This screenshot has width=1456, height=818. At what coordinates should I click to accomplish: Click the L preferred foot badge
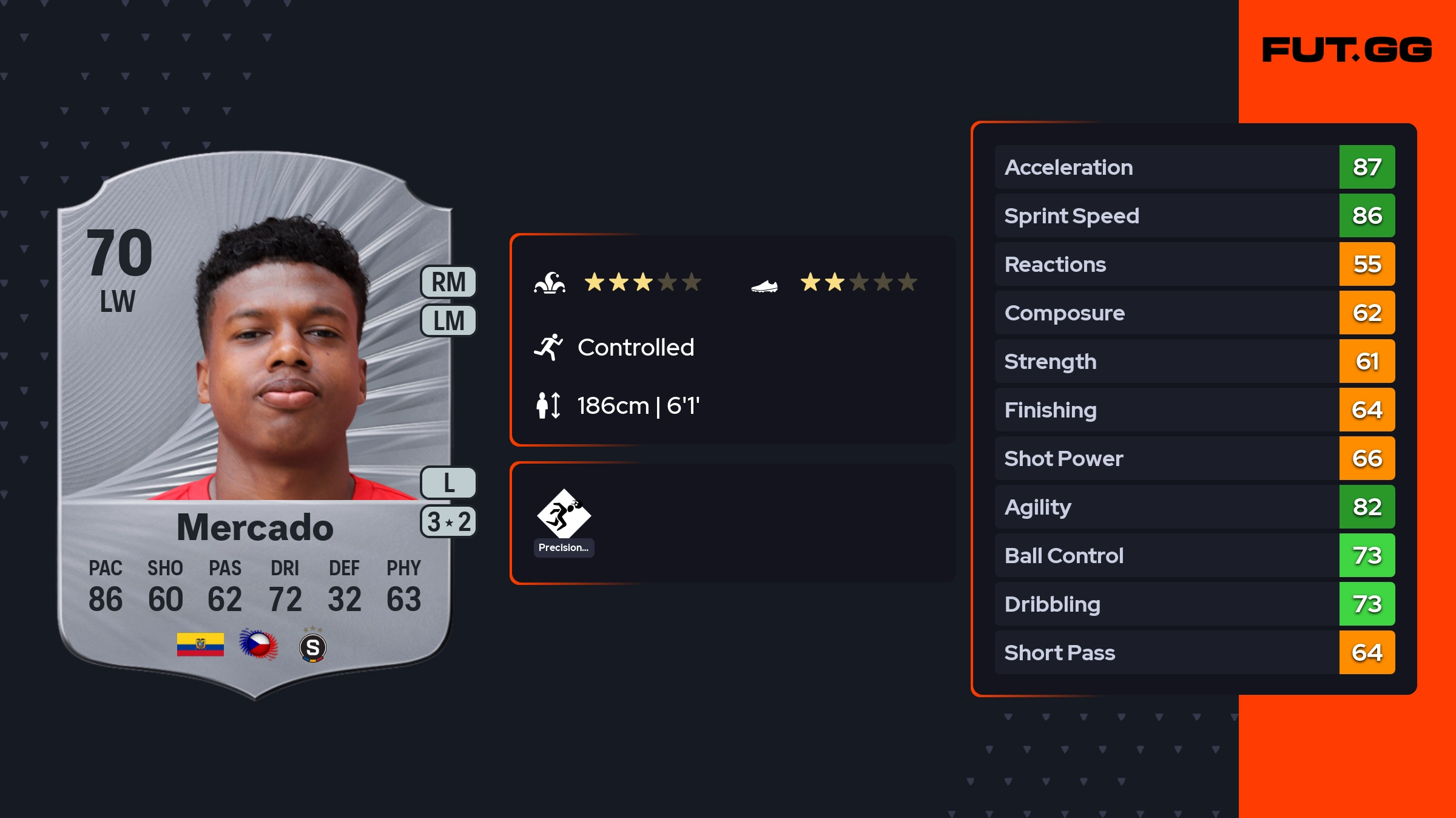pyautogui.click(x=448, y=483)
